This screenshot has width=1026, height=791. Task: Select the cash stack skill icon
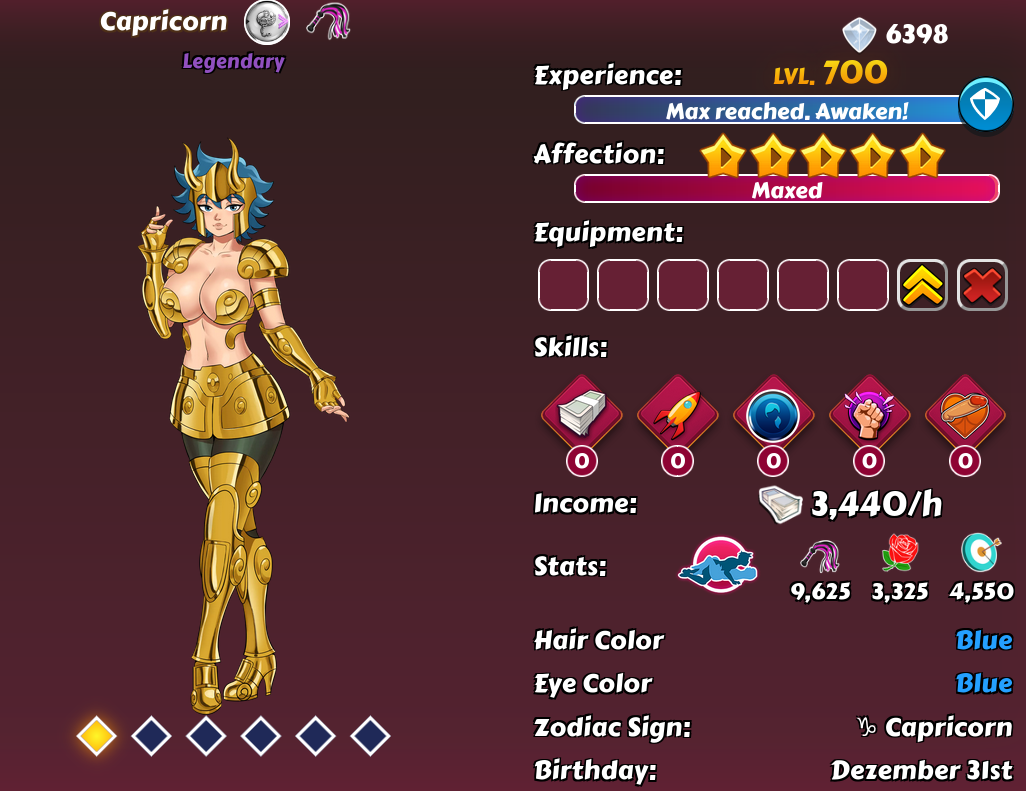tap(581, 414)
